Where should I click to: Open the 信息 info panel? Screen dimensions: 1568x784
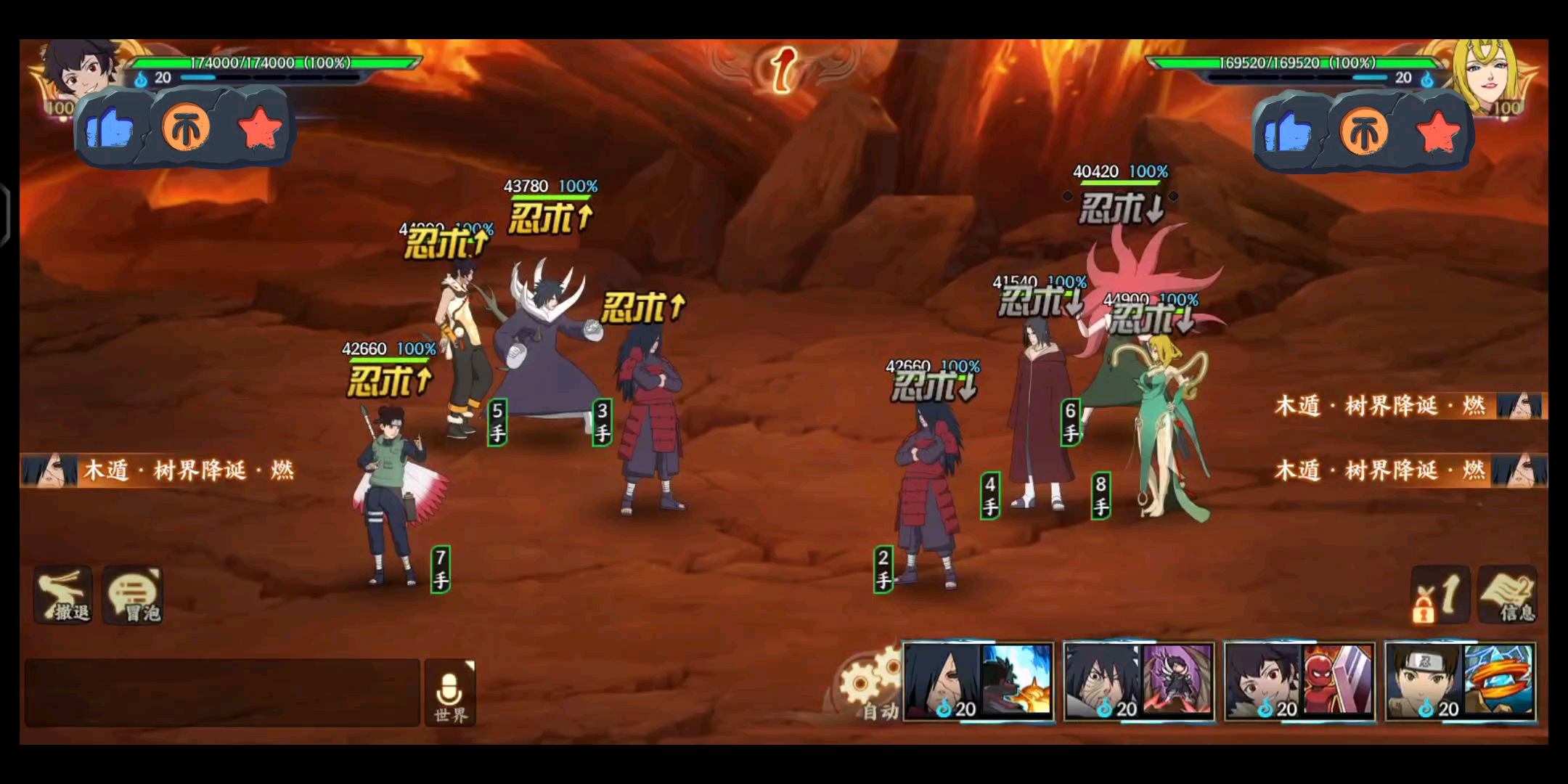pos(1508,595)
